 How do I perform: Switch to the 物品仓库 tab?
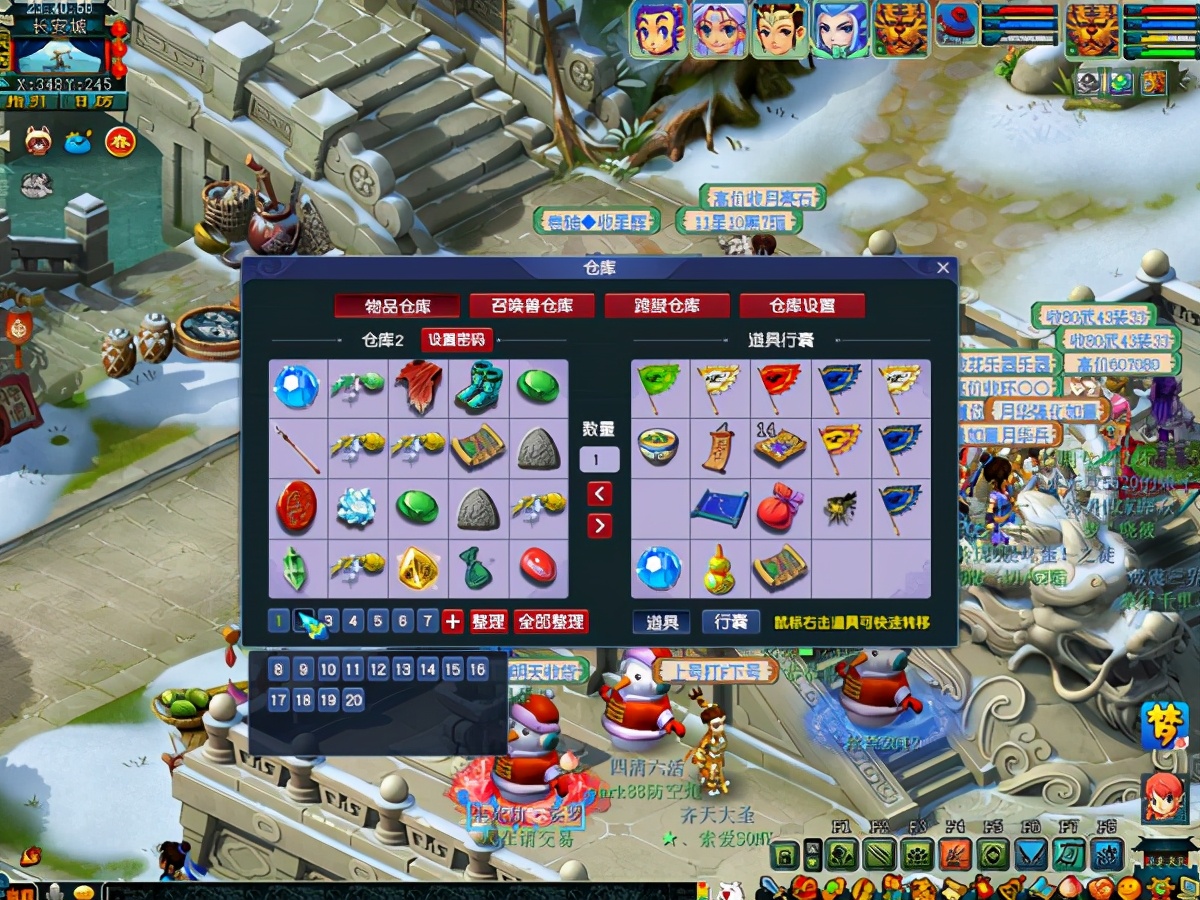coord(397,306)
